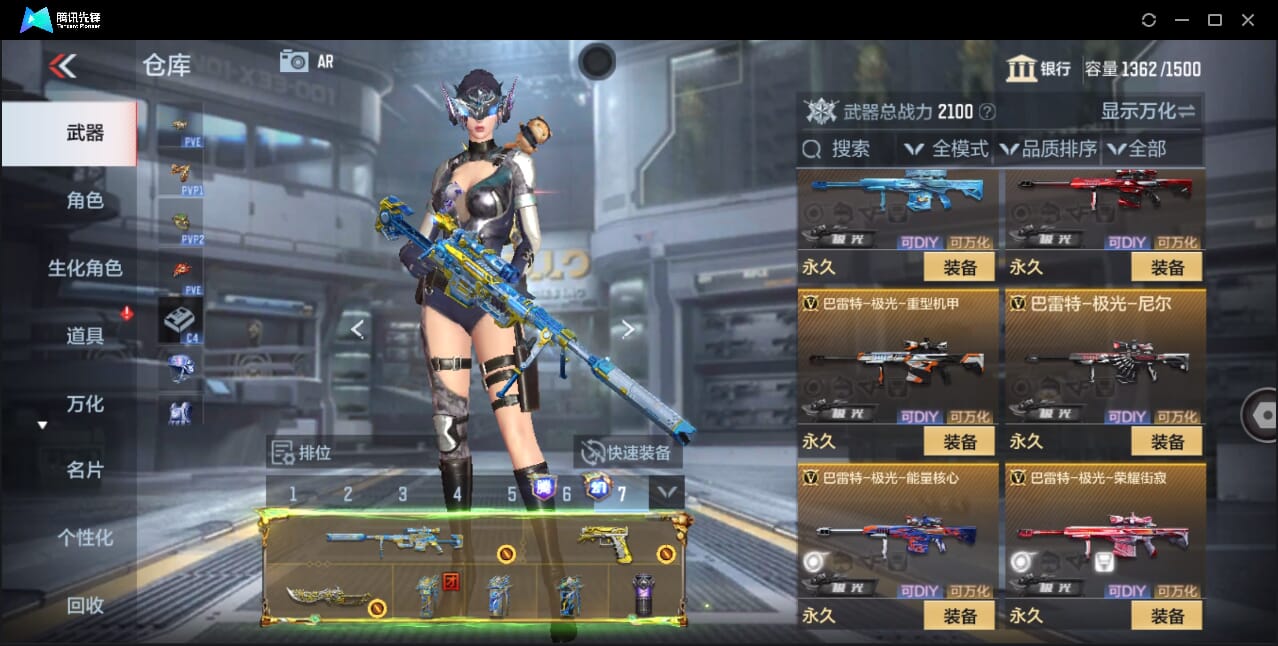Switch to the 角色 tab

tap(85, 201)
